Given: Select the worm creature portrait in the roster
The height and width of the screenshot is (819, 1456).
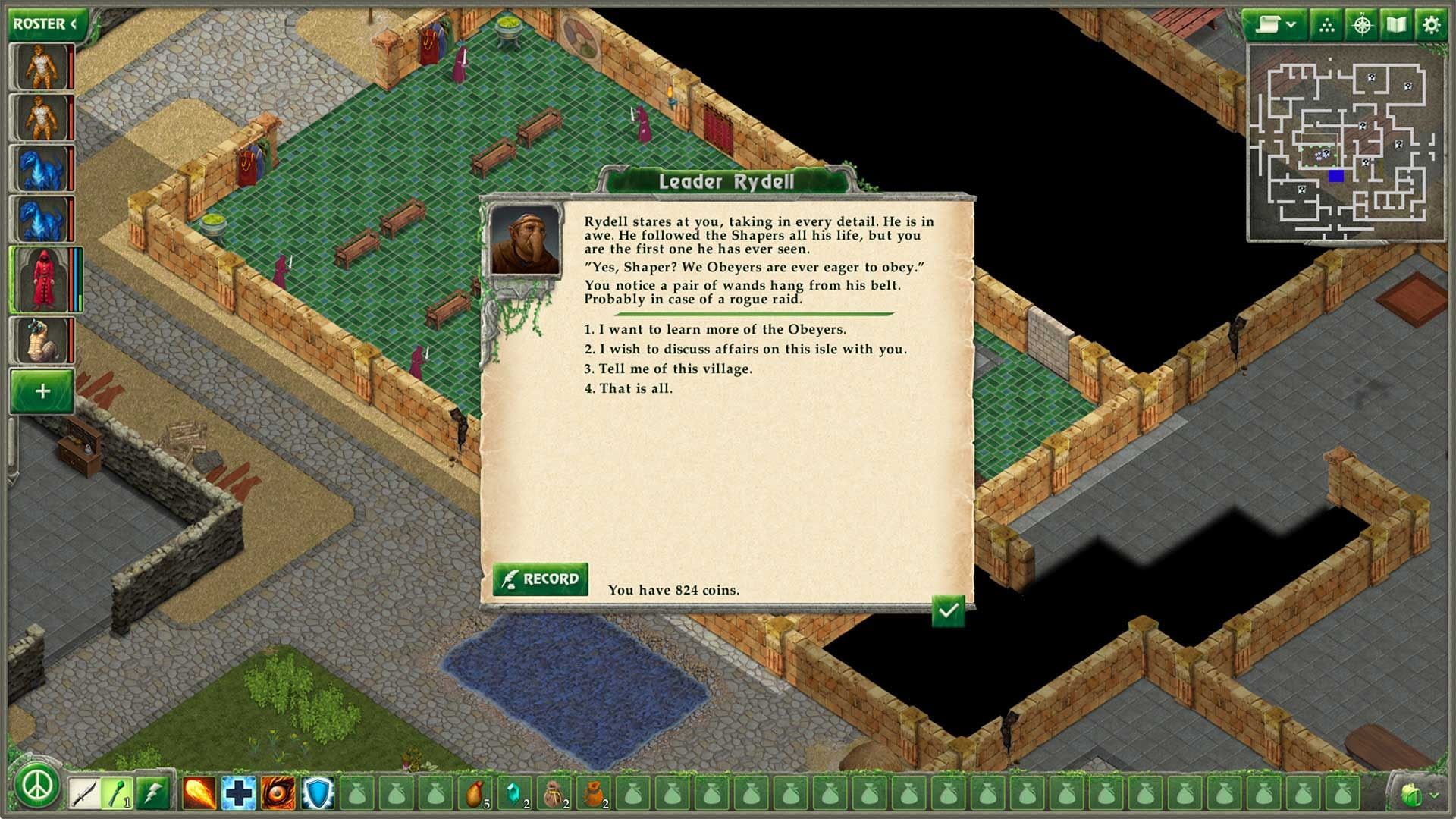Looking at the screenshot, I should pyautogui.click(x=42, y=340).
